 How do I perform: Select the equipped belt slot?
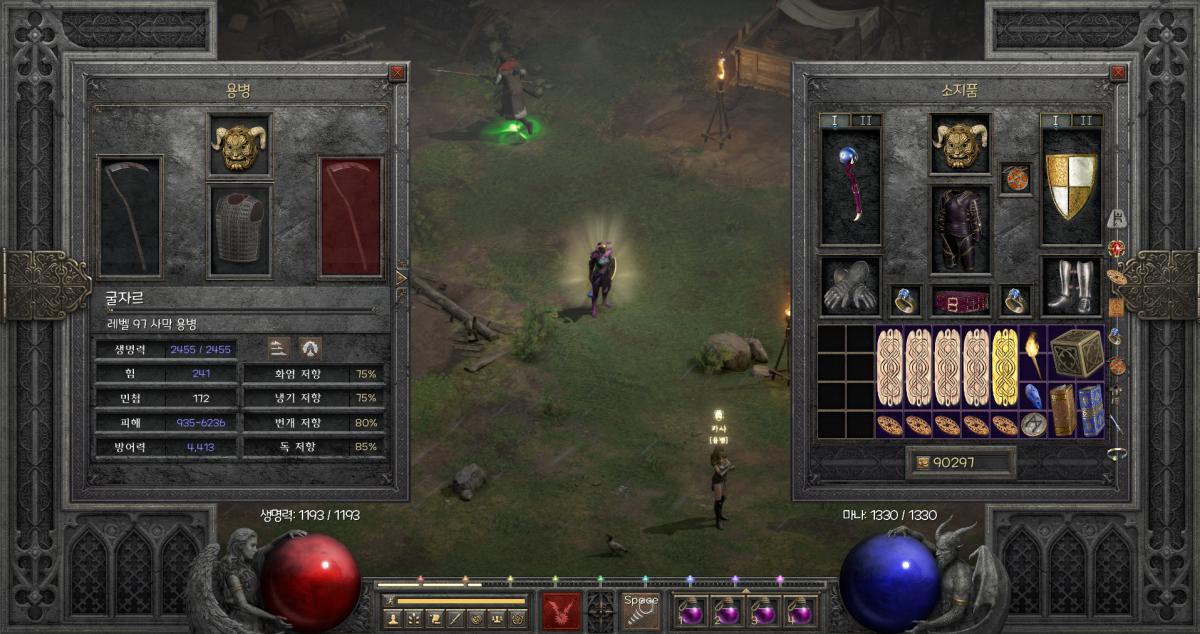[960, 299]
